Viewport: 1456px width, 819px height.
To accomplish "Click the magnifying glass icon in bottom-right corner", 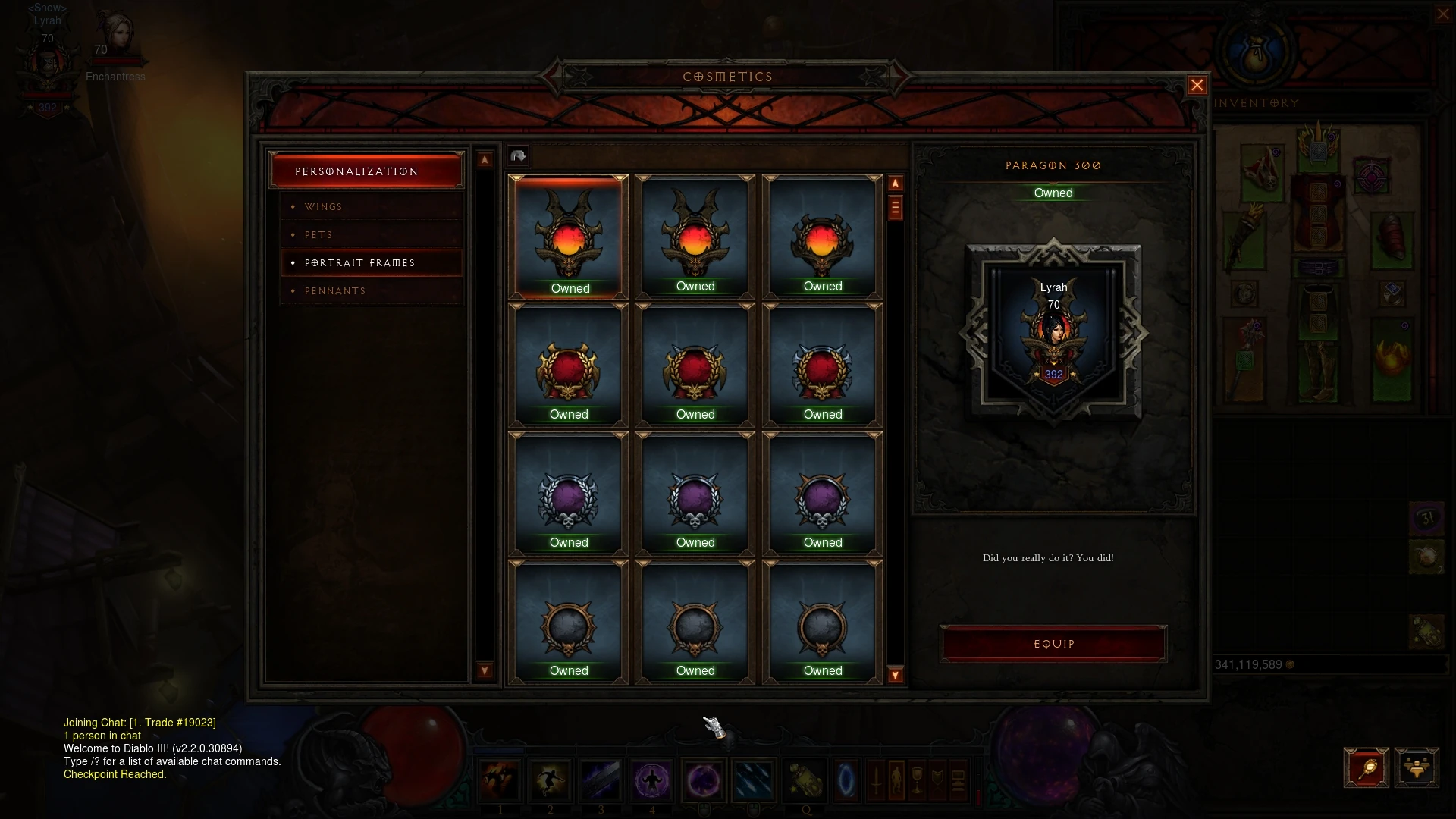I will click(x=1367, y=767).
